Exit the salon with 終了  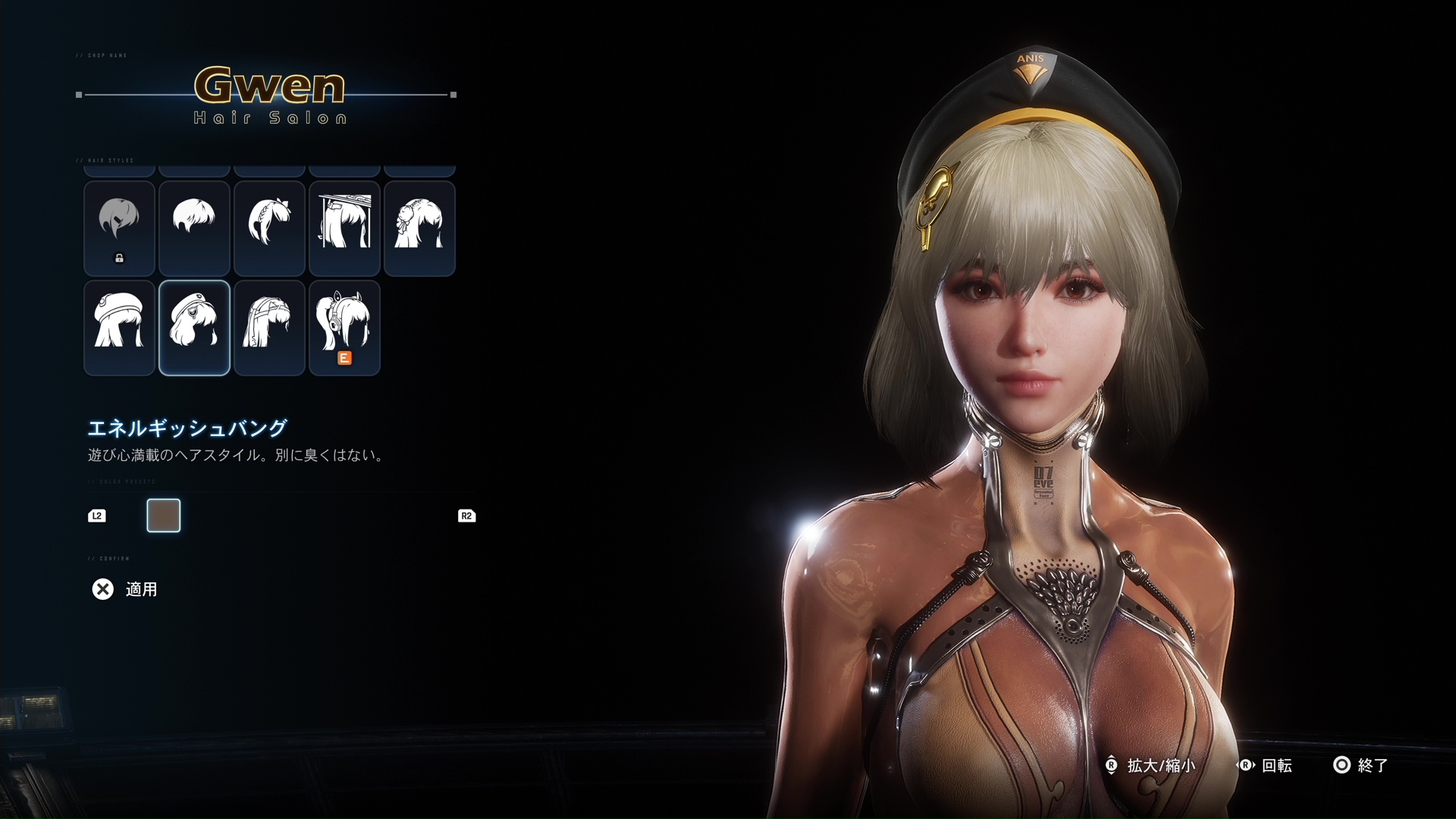(1360, 765)
